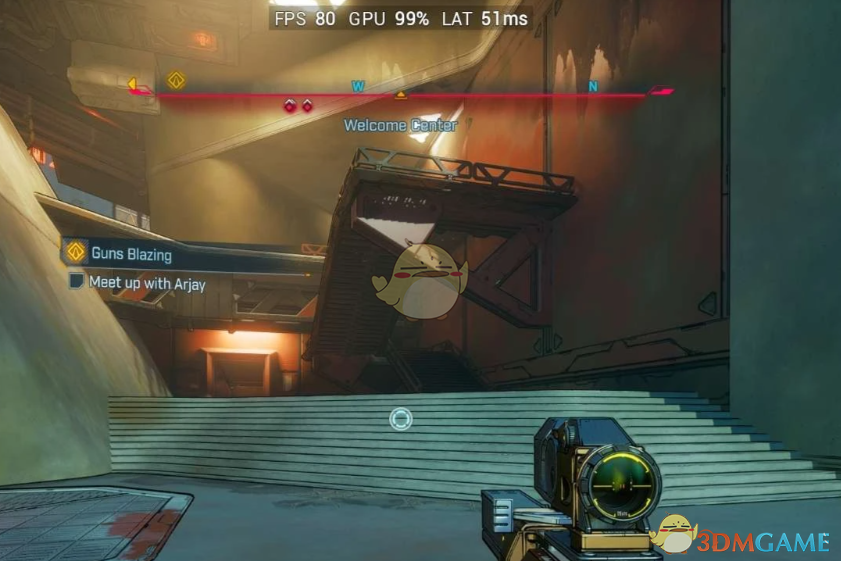The image size is (841, 561).
Task: Click the yellow quest marker on compass
Action: pos(176,80)
